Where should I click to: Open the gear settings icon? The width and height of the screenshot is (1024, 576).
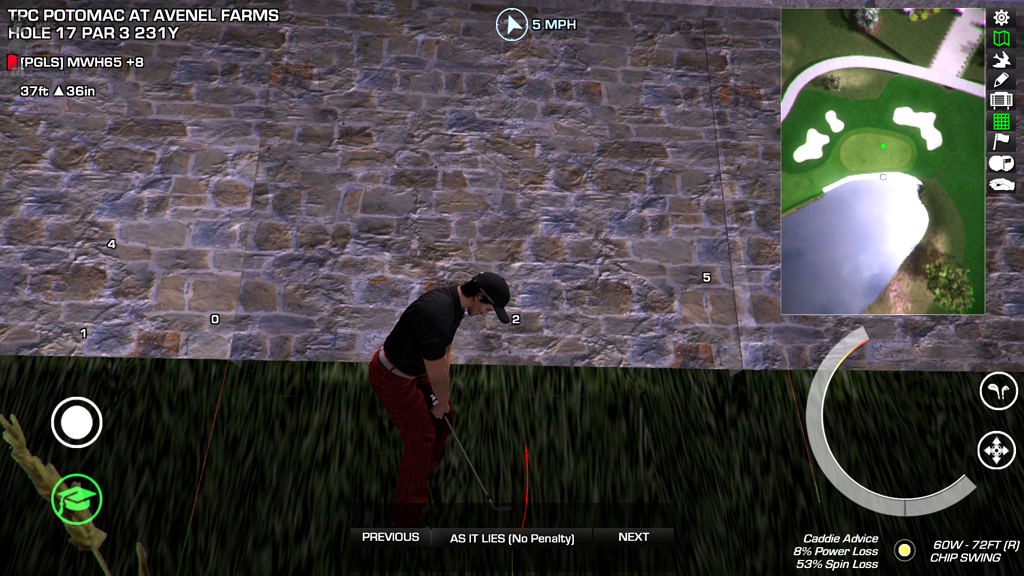(x=1001, y=17)
